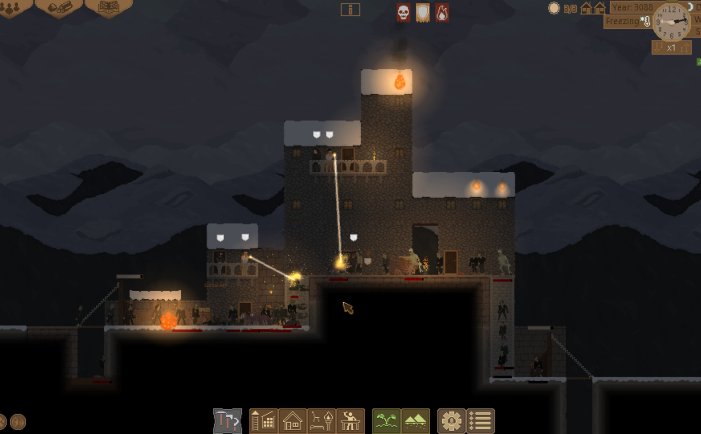Click the clock face
Image resolution: width=701 pixels, height=434 pixels.
point(671,21)
